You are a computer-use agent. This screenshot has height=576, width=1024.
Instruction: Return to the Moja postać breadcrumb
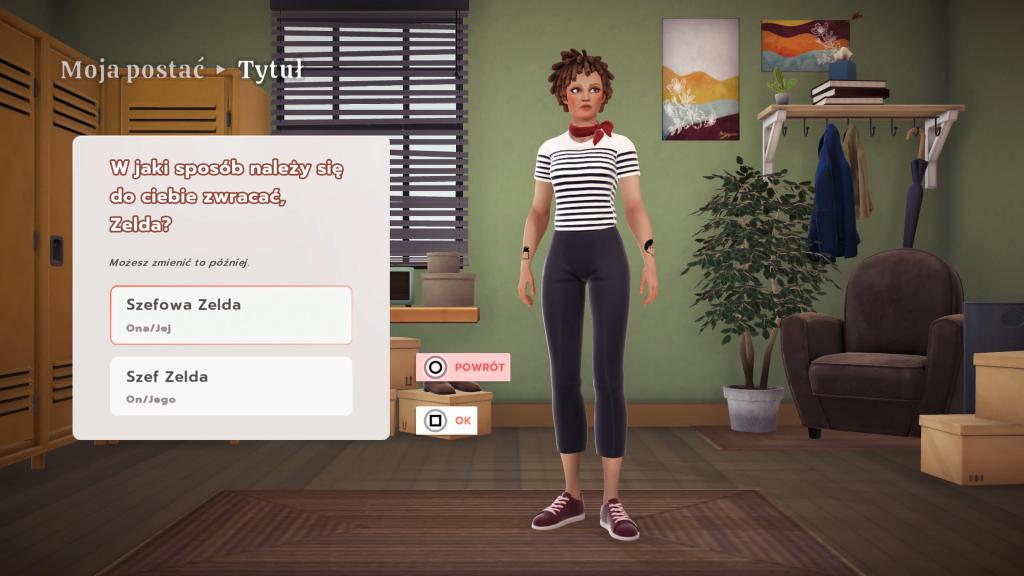132,70
